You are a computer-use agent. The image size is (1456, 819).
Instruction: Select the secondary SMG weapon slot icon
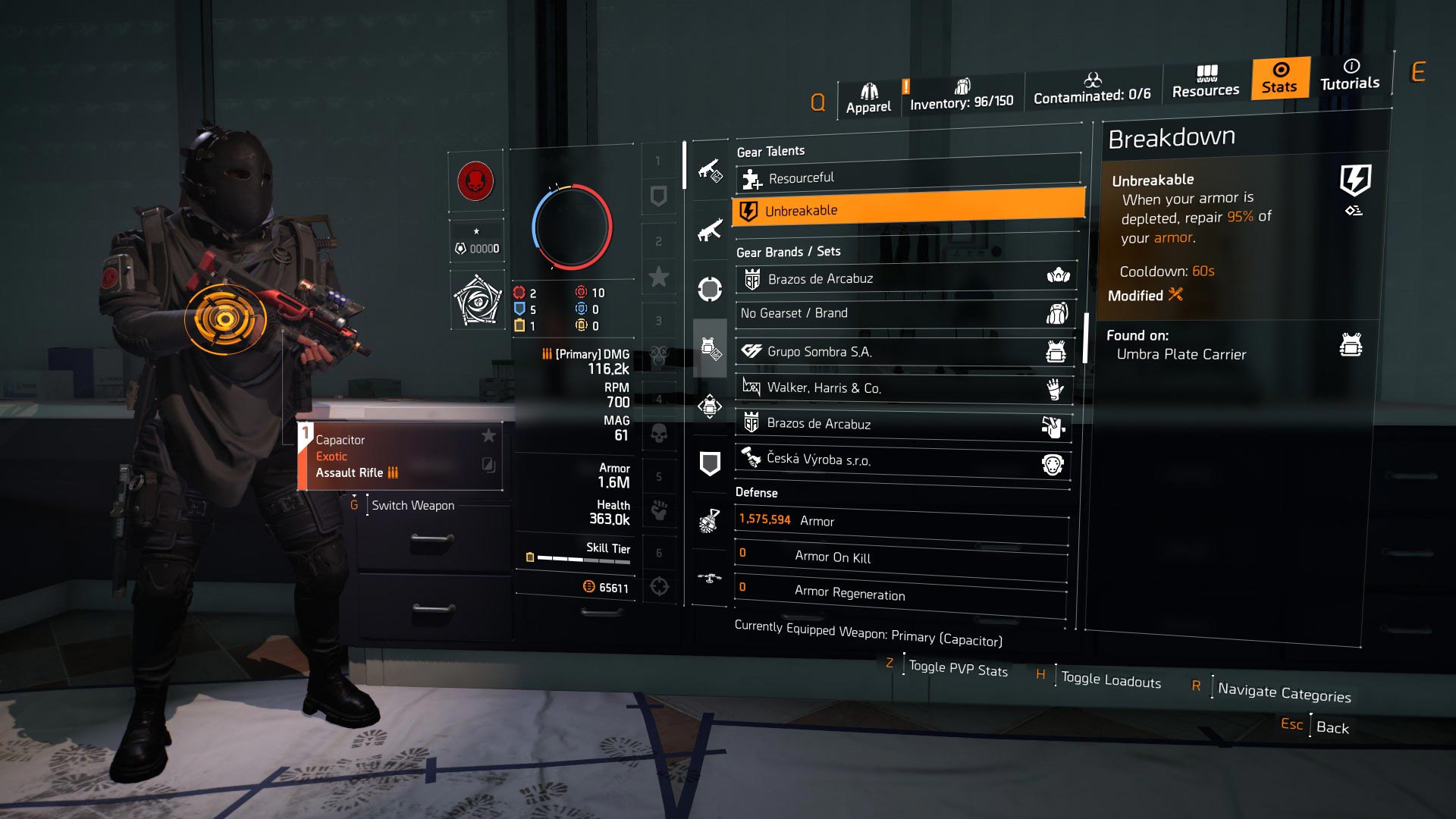point(710,231)
